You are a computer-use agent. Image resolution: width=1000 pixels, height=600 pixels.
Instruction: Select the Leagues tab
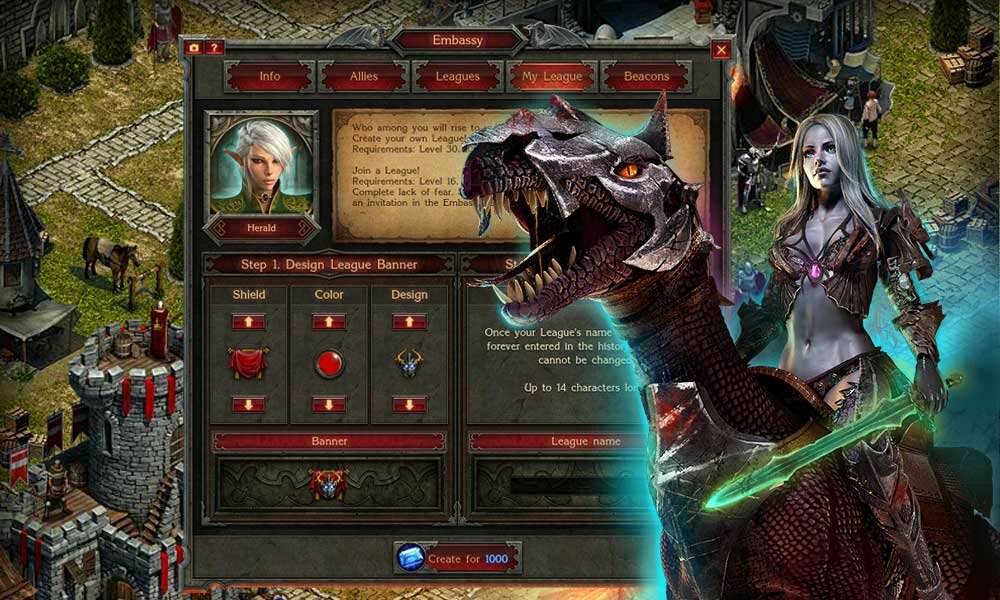point(458,77)
